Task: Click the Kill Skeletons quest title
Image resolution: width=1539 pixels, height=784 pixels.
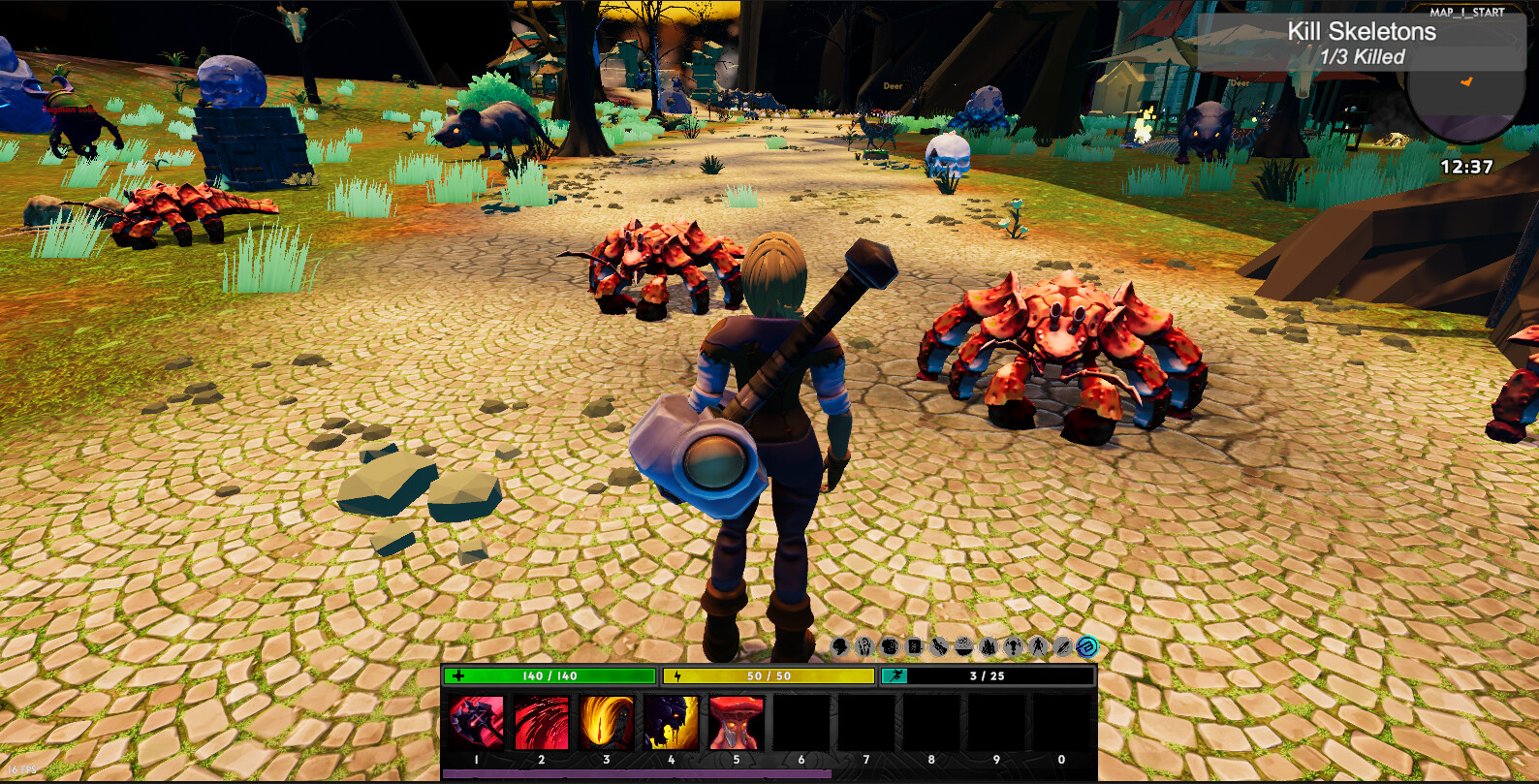Action: (x=1361, y=31)
